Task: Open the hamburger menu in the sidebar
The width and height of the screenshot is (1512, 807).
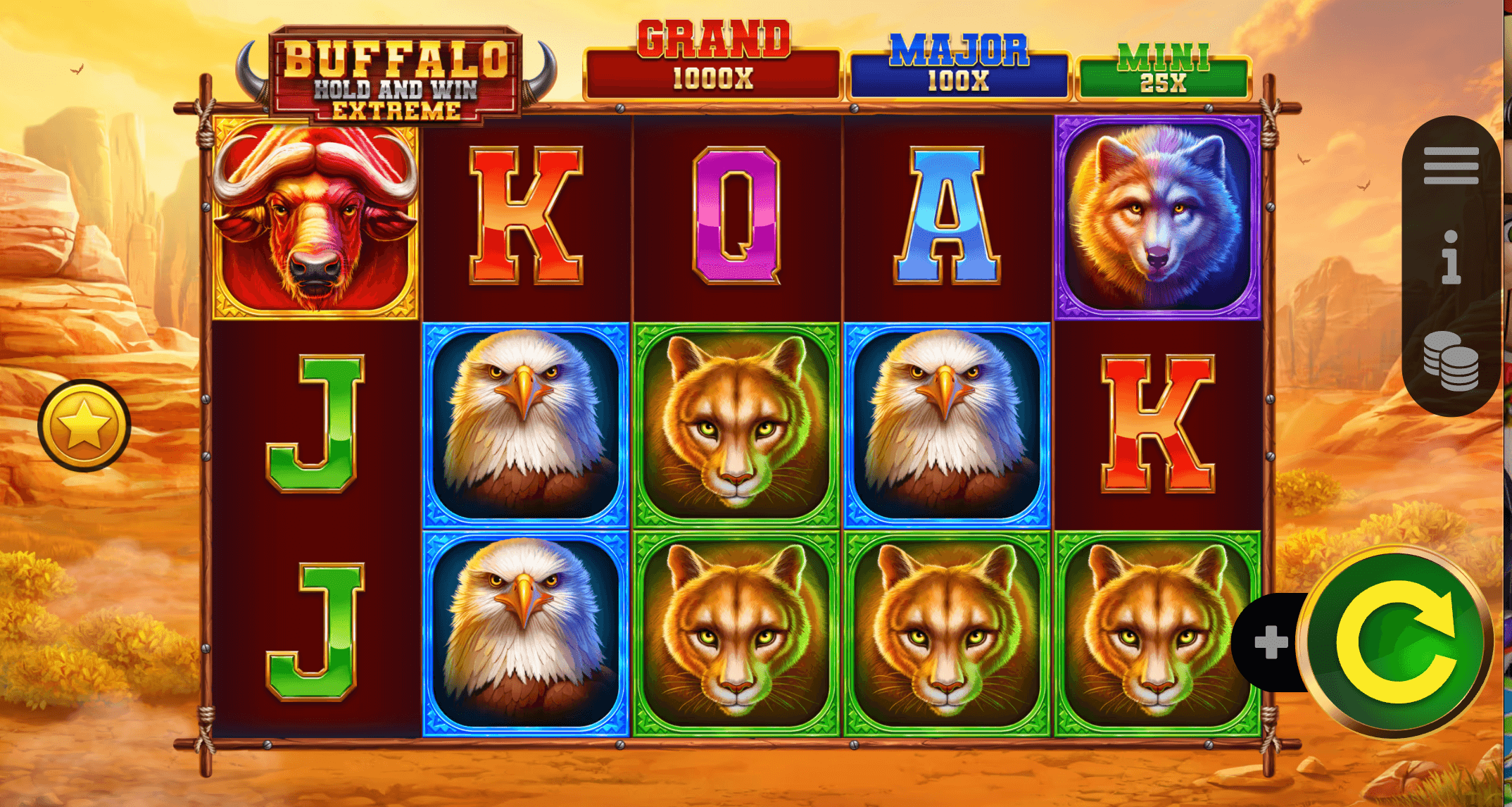Action: [x=1450, y=167]
